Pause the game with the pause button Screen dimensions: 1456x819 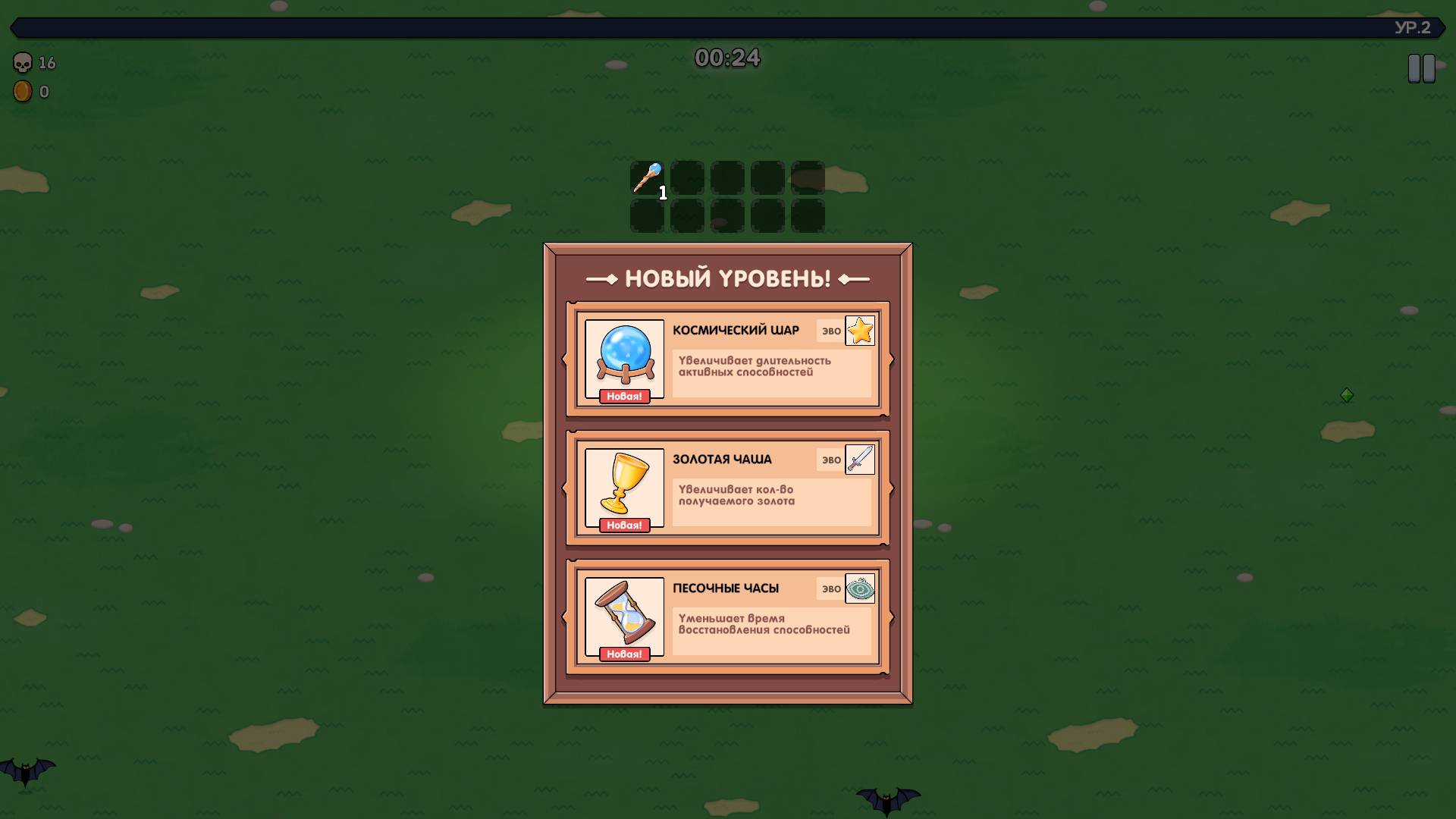(x=1422, y=67)
